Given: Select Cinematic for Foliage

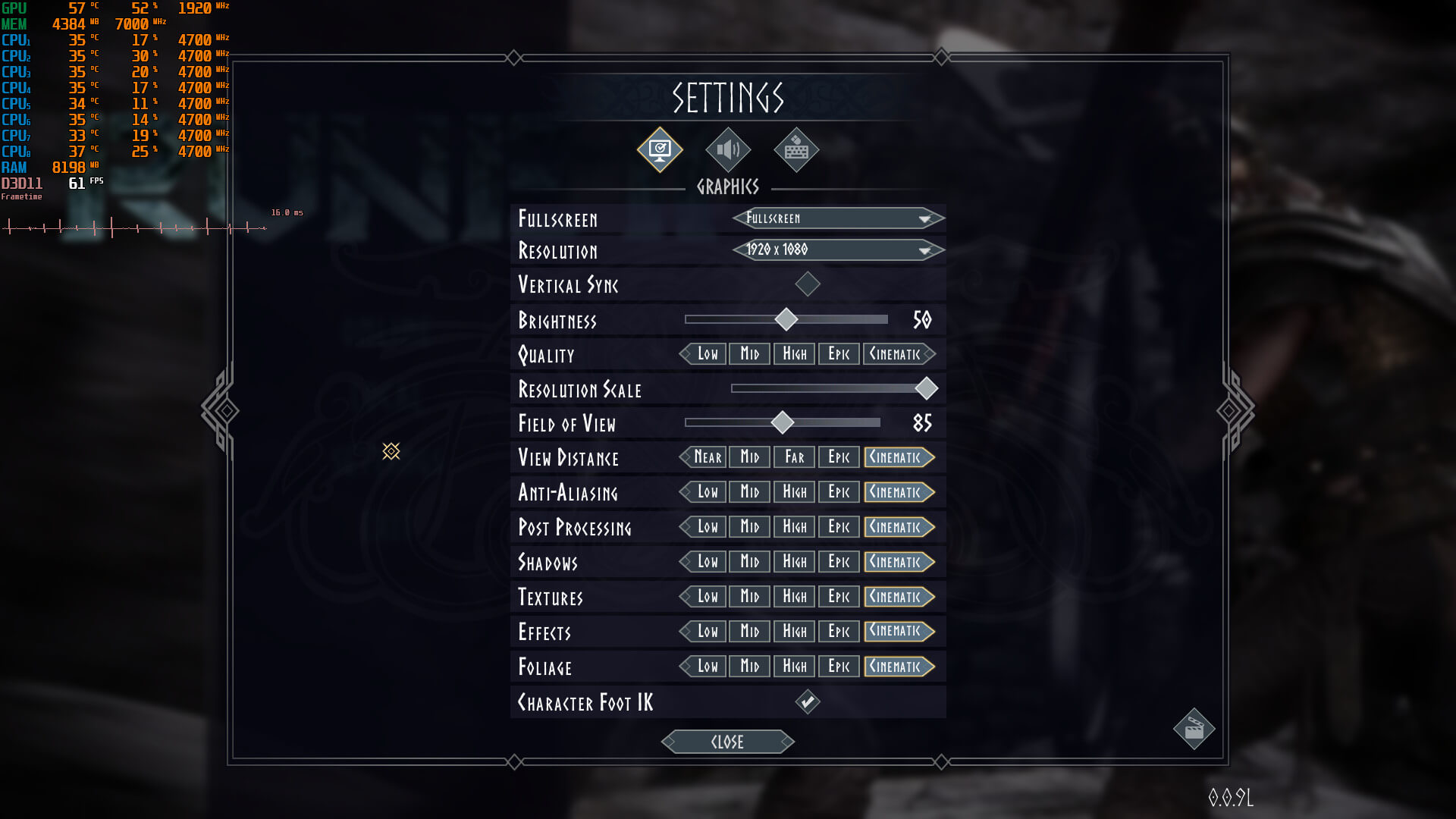Looking at the screenshot, I should coord(898,667).
